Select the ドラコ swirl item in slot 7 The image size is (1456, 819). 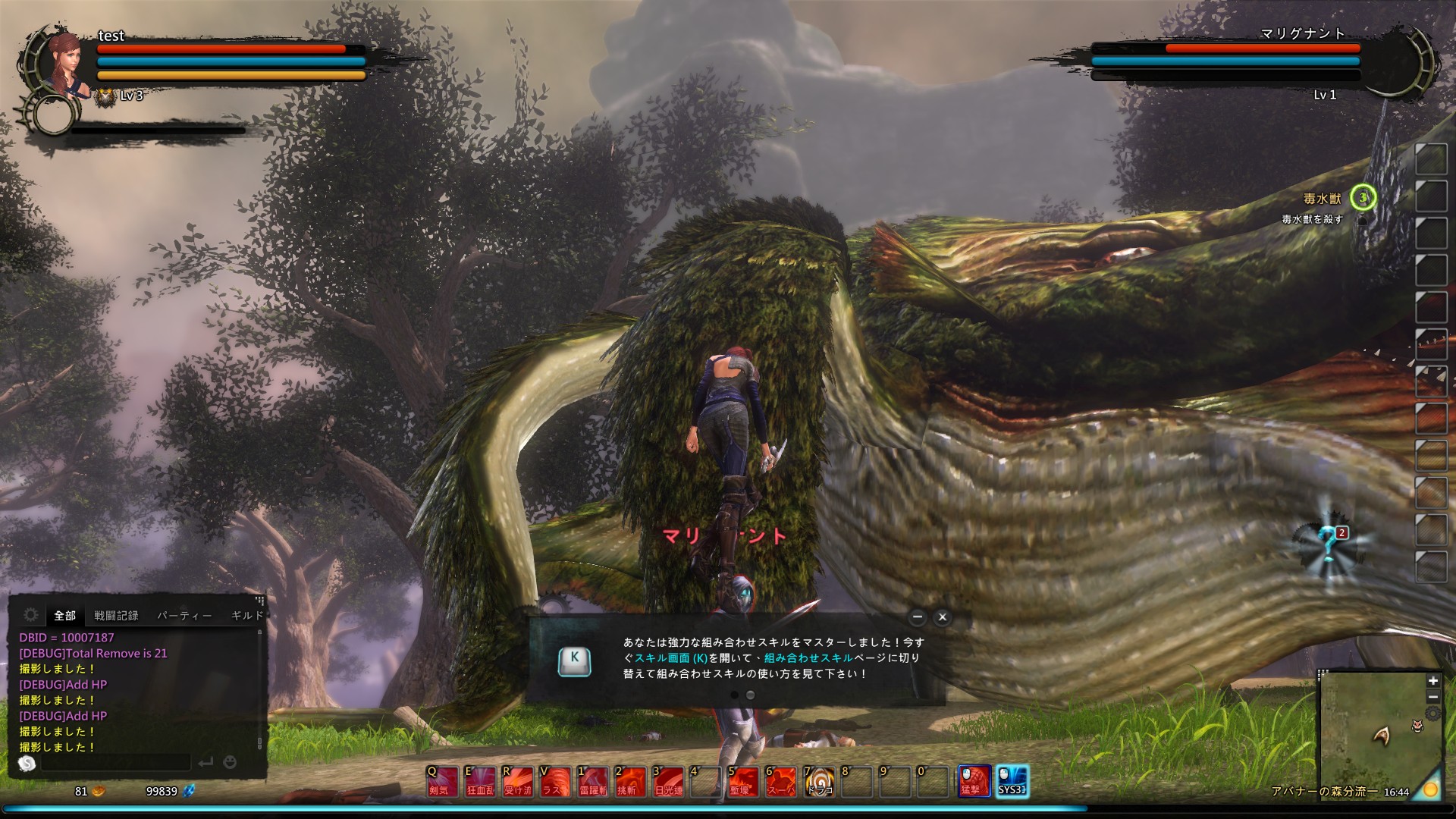[819, 781]
